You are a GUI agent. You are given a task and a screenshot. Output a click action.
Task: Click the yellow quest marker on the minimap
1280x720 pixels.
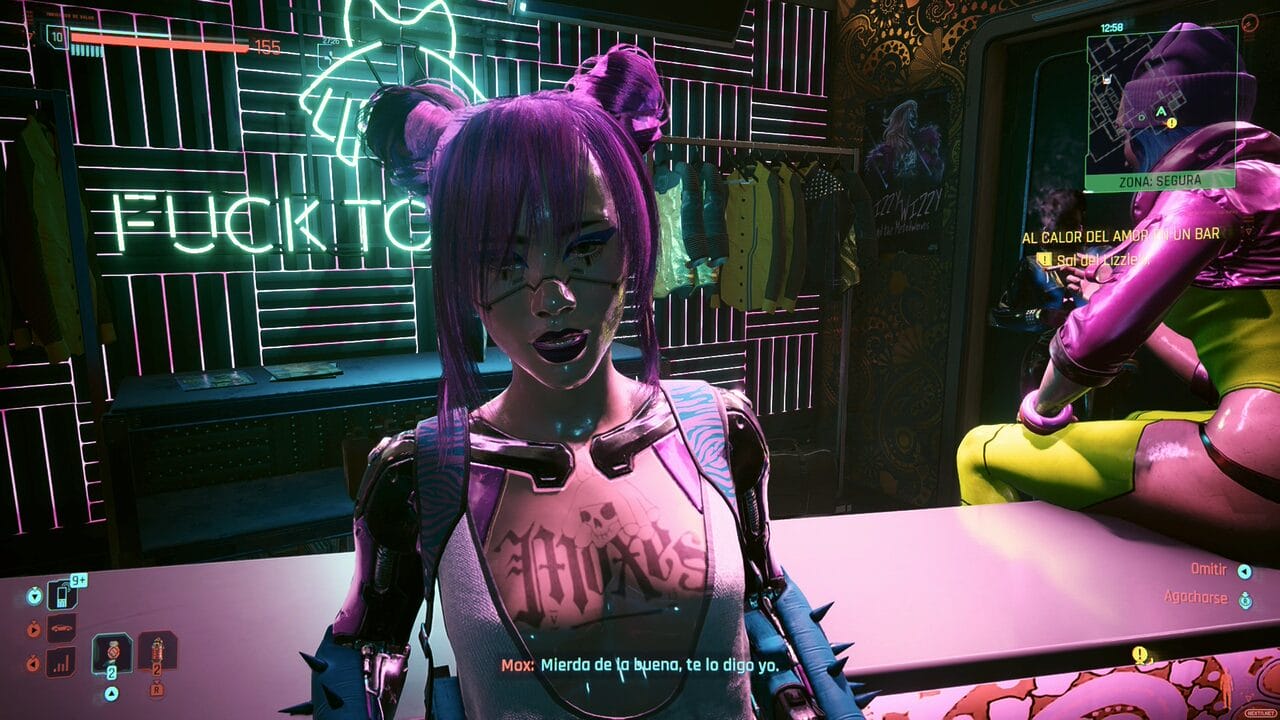(1171, 122)
